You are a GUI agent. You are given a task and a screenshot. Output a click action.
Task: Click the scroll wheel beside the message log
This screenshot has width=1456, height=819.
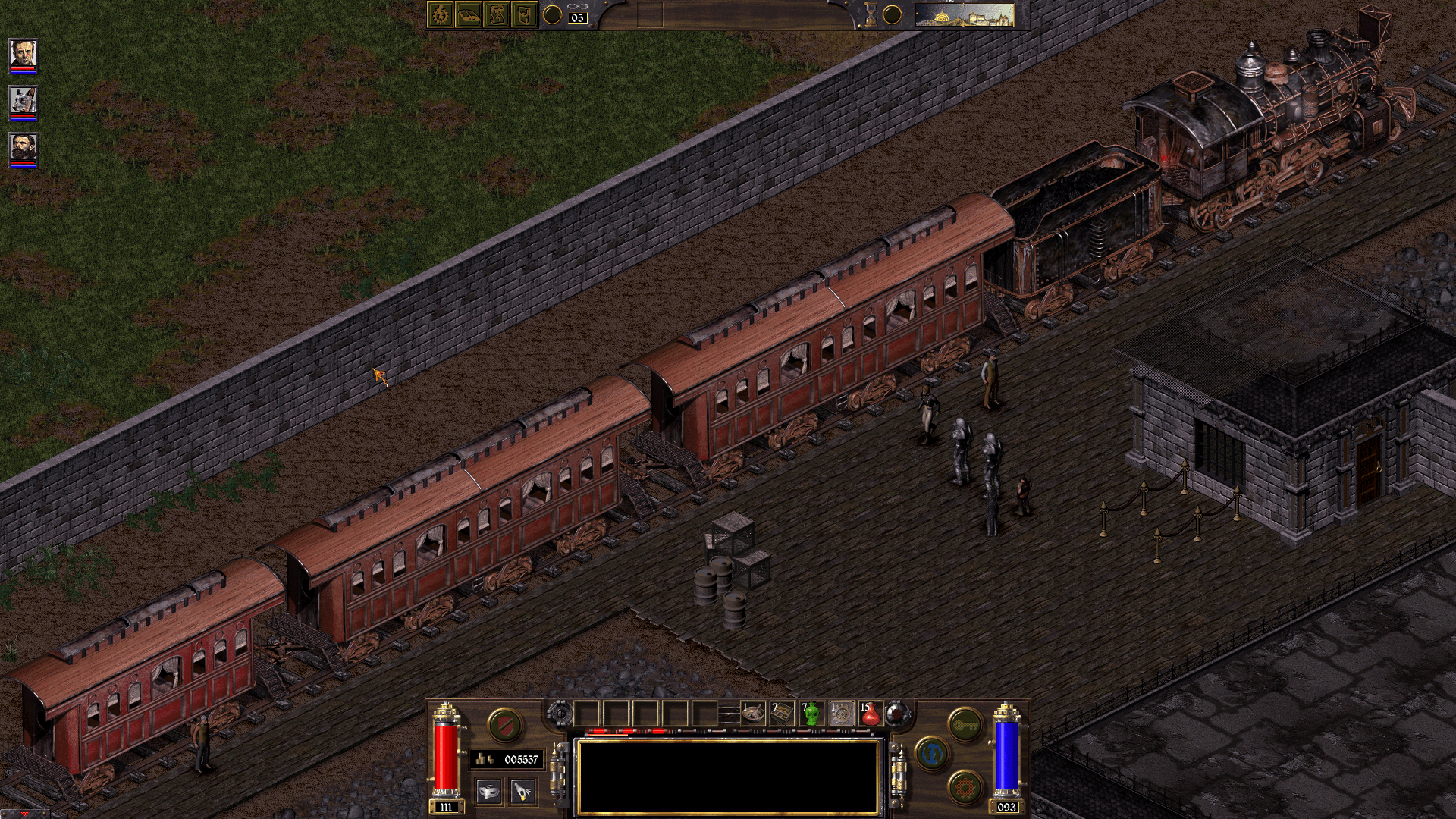[x=560, y=713]
